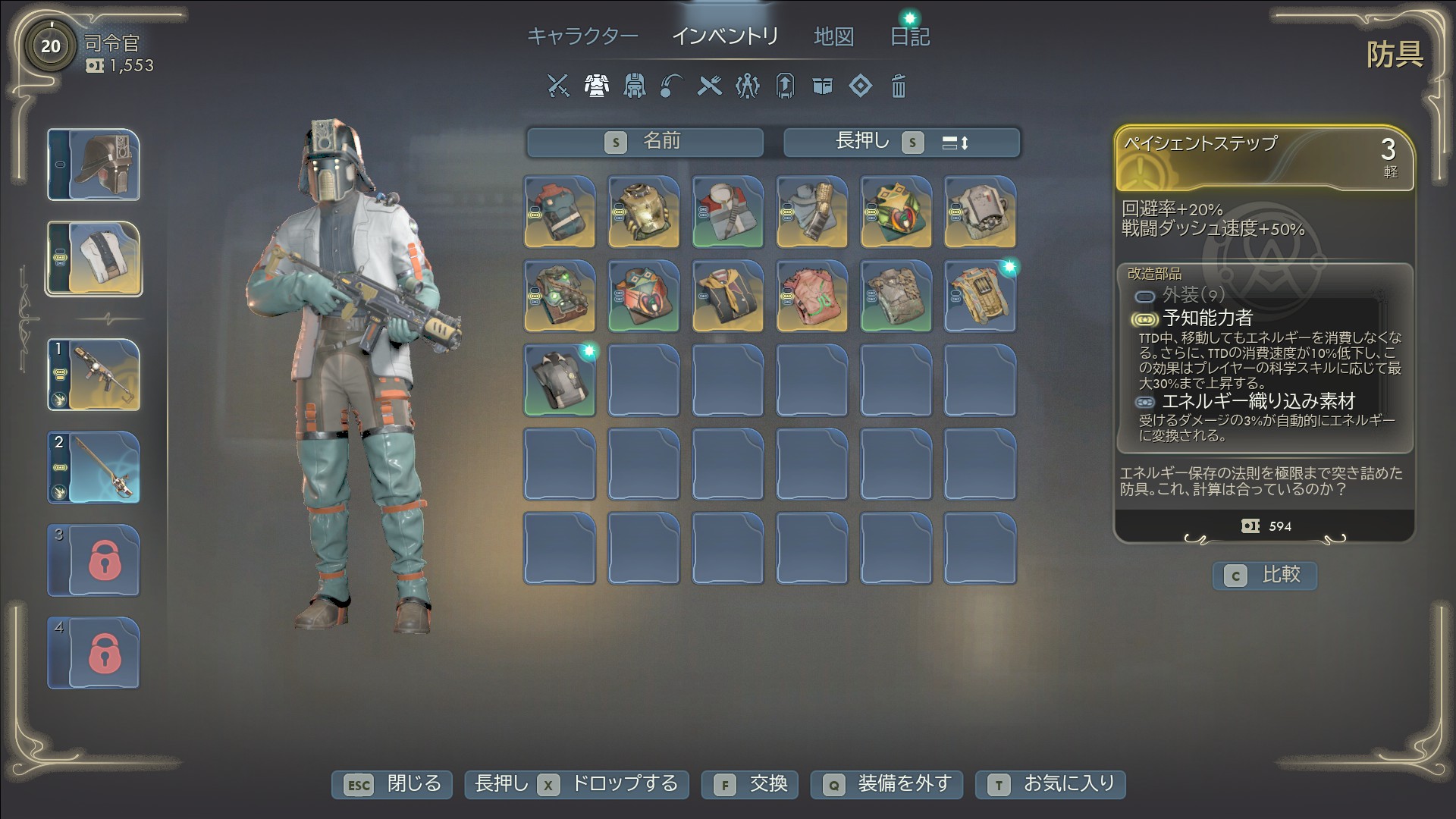Image resolution: width=1456 pixels, height=819 pixels.
Task: Choose weapon slot 1 assault rifle
Action: point(94,375)
